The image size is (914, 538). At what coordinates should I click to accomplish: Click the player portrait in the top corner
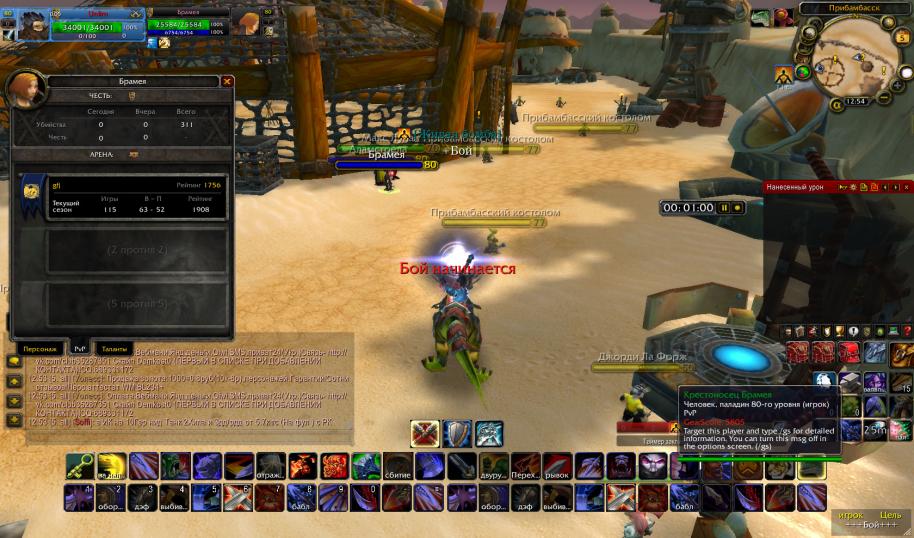point(24,22)
